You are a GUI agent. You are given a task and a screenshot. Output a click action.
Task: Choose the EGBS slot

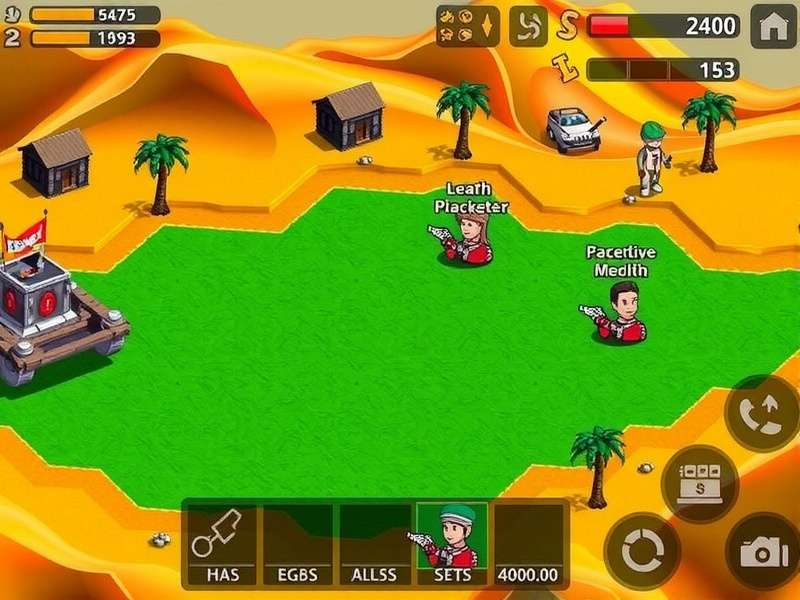(298, 544)
